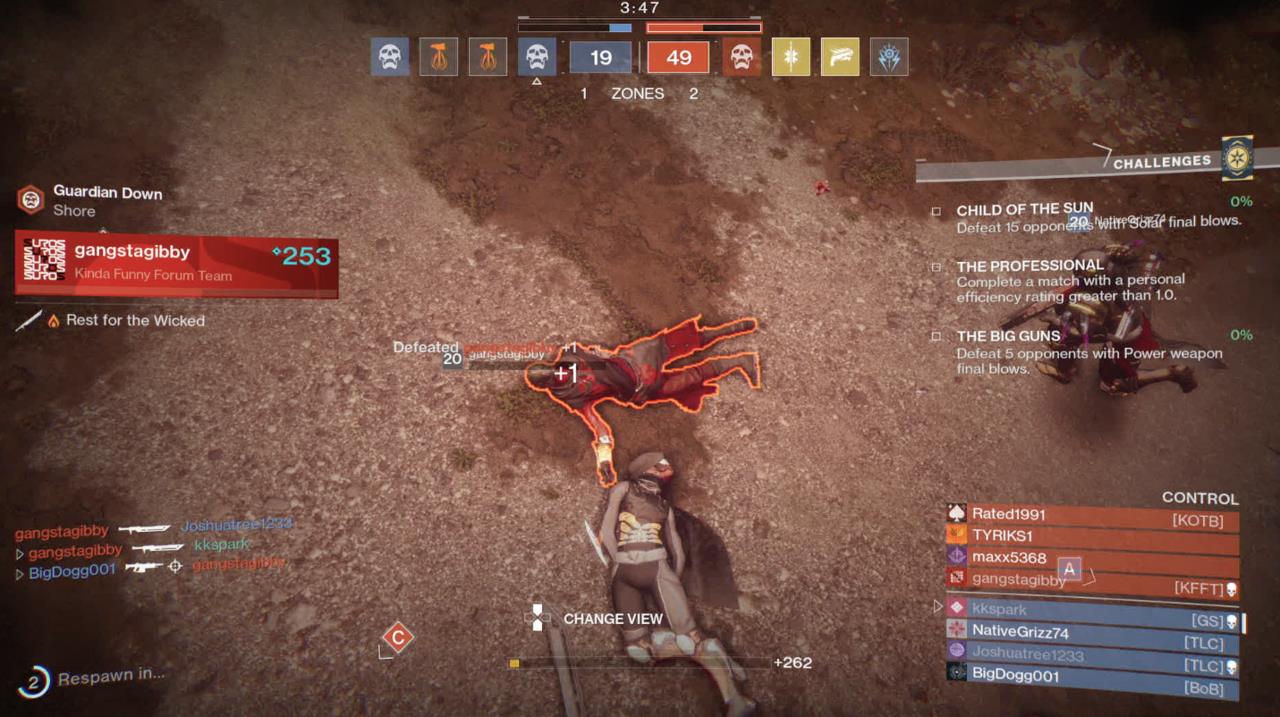This screenshot has height=717, width=1280.
Task: Select the Child of the Sun challenge
Action: [x=1024, y=210]
